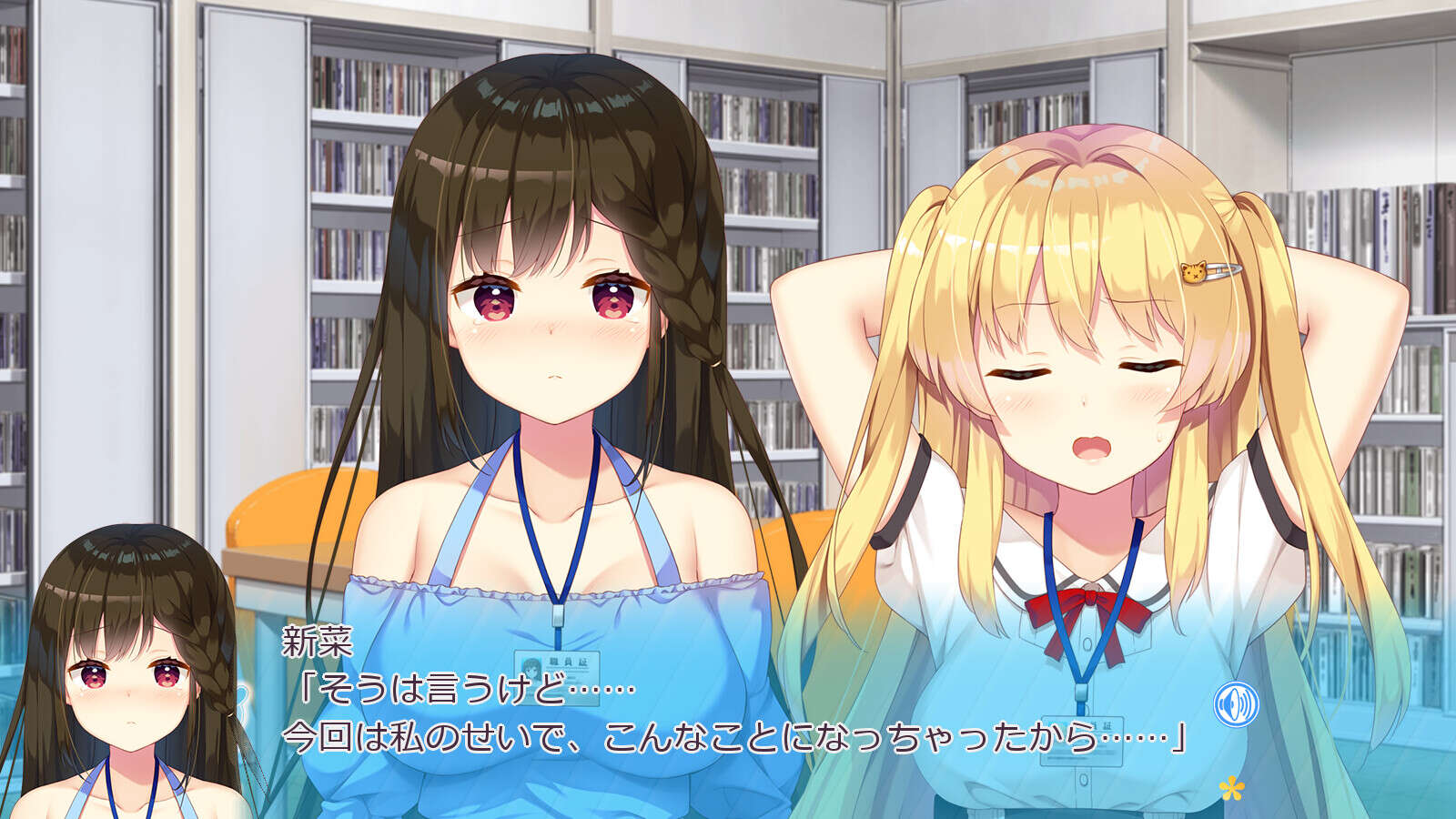Viewport: 1456px width, 819px height.
Task: Replay the voice line with the speaker icon
Action: (1236, 703)
